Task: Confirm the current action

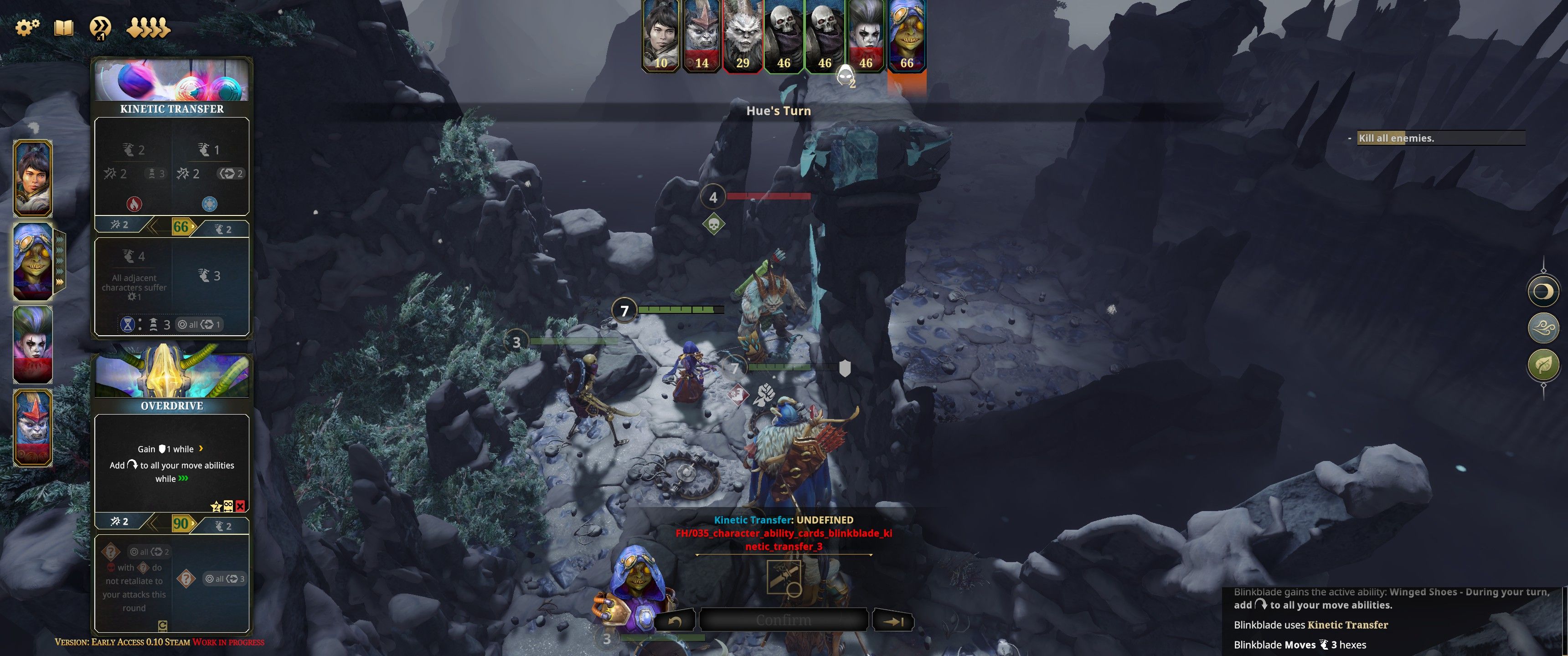Action: tap(784, 620)
